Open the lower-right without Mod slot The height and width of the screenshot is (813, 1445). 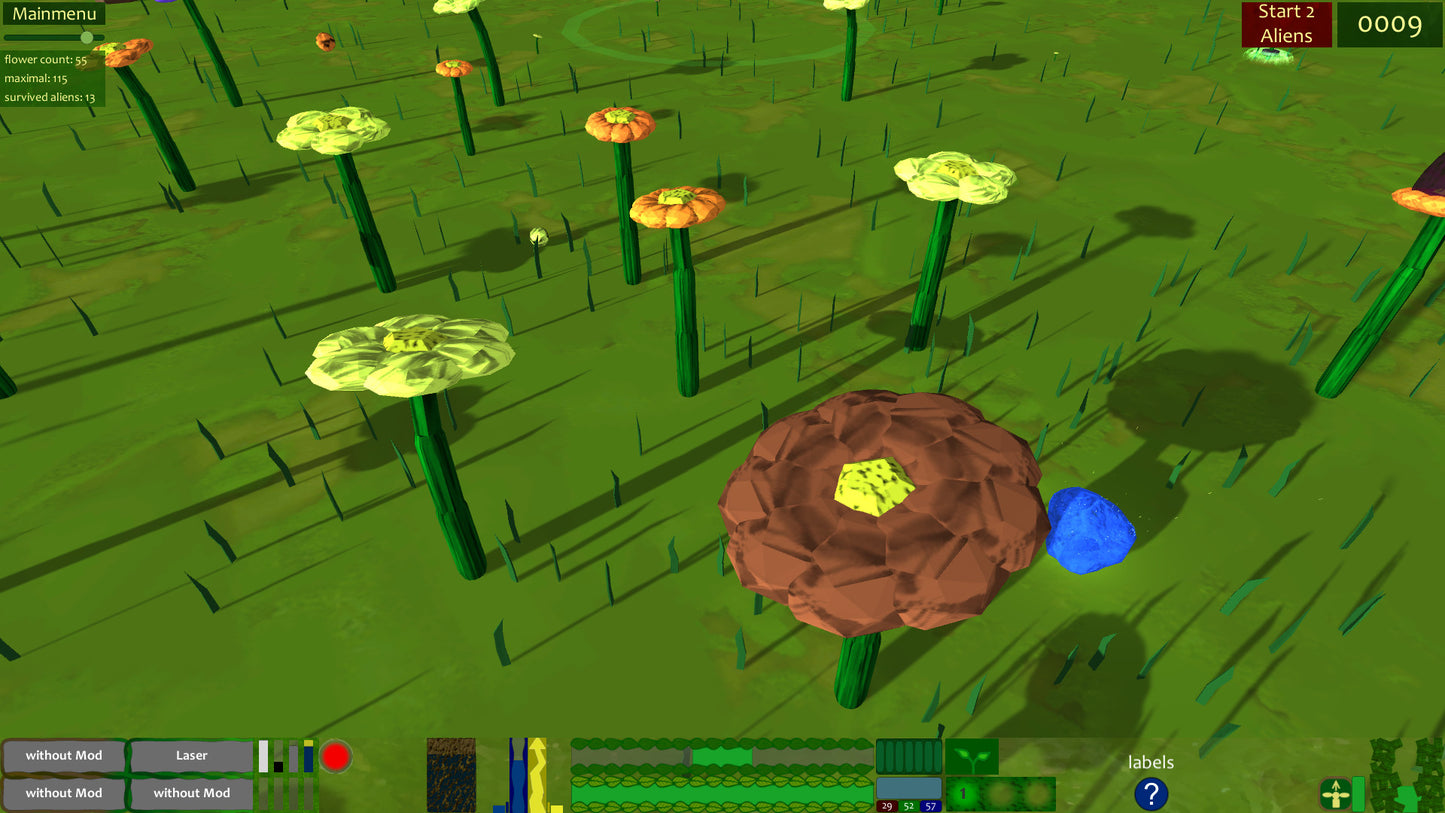(190, 792)
